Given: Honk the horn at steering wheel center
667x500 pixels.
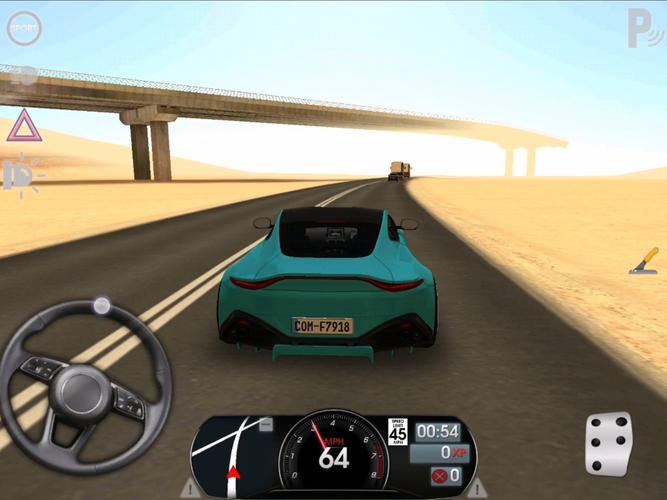Looking at the screenshot, I should point(84,387).
